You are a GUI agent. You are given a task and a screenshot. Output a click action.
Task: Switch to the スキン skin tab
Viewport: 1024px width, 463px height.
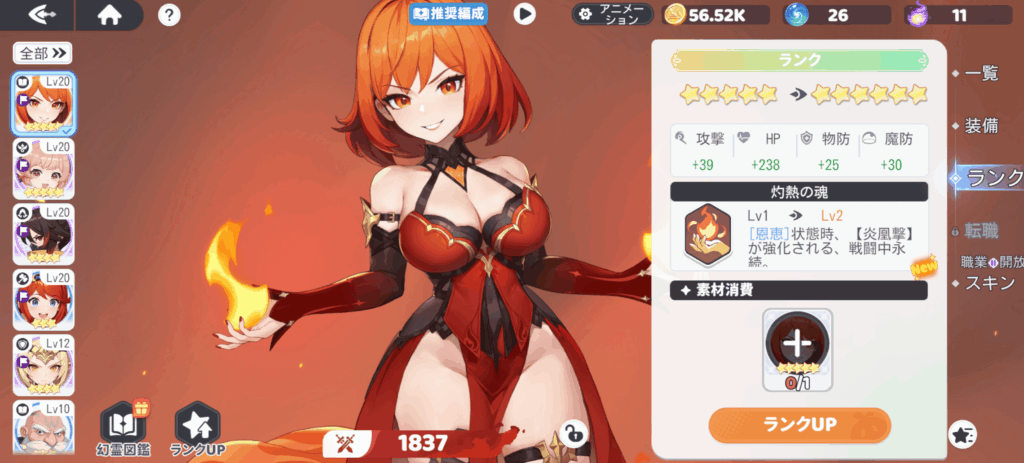point(990,283)
